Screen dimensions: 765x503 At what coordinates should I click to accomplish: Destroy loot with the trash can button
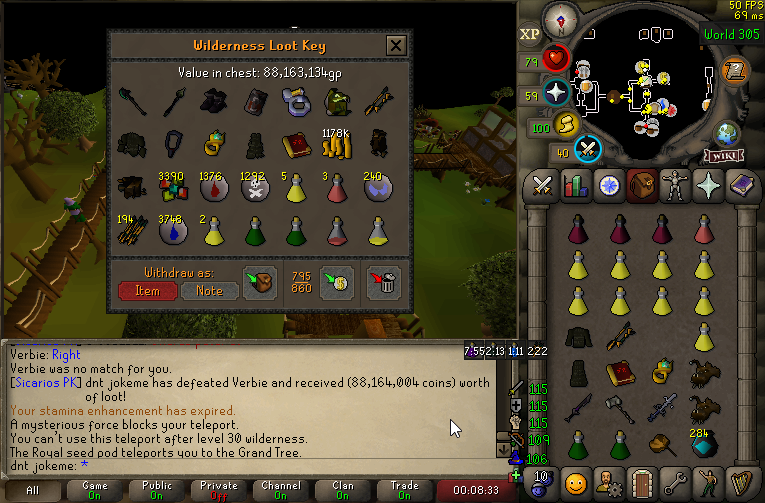click(x=384, y=282)
